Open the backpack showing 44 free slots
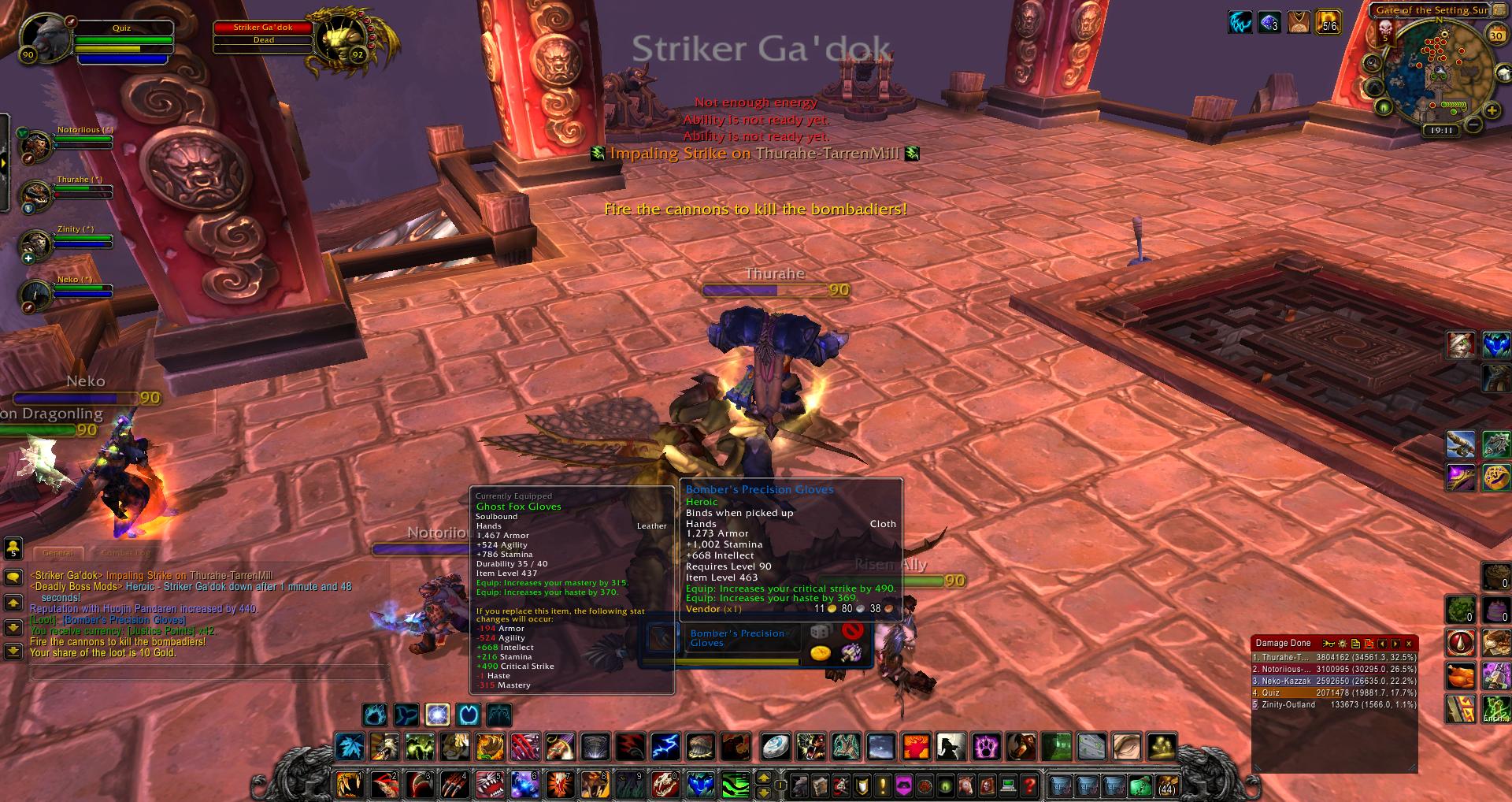Image resolution: width=1512 pixels, height=802 pixels. tap(1166, 785)
